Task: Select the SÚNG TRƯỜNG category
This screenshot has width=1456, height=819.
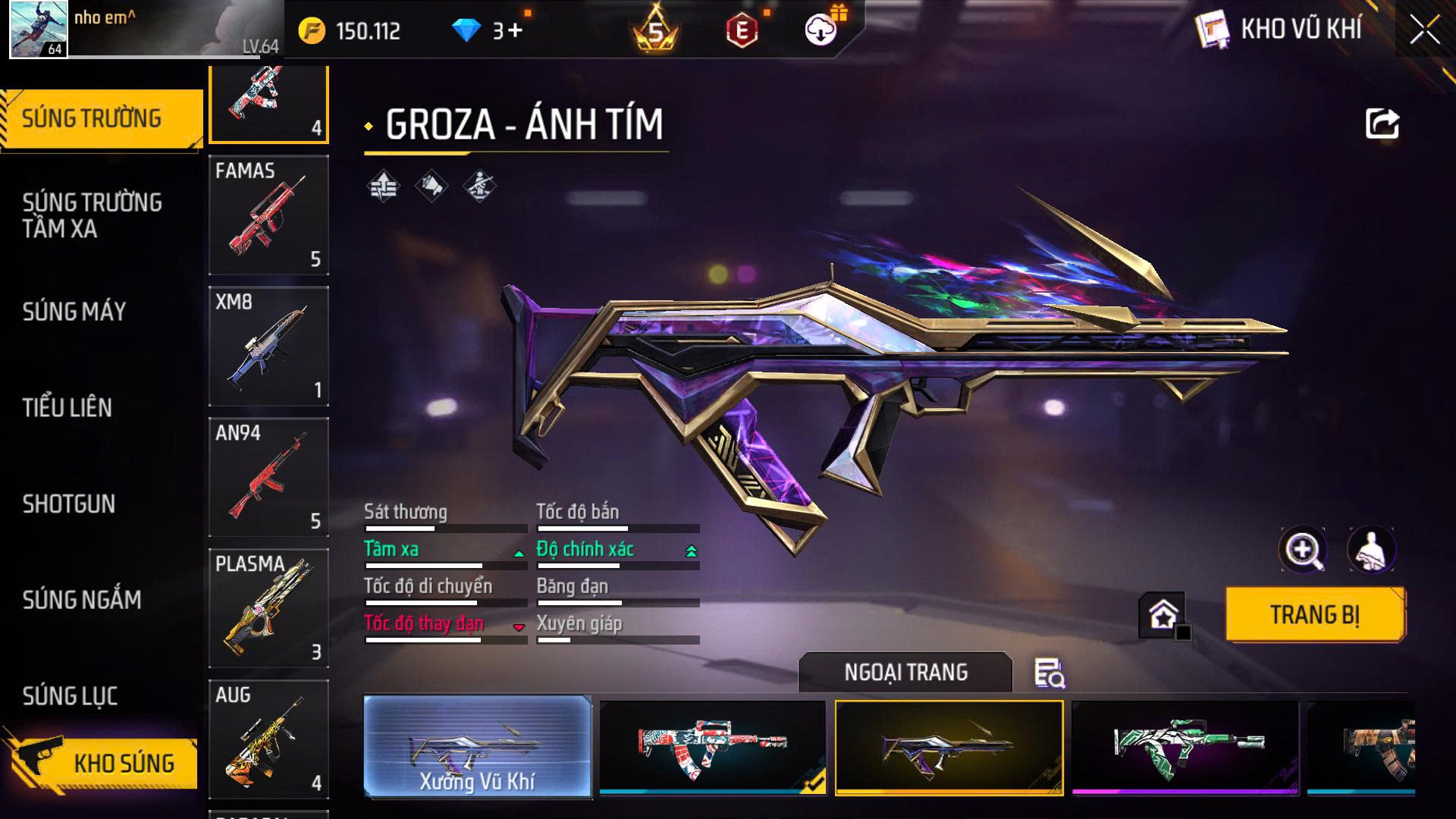Action: coord(93,119)
